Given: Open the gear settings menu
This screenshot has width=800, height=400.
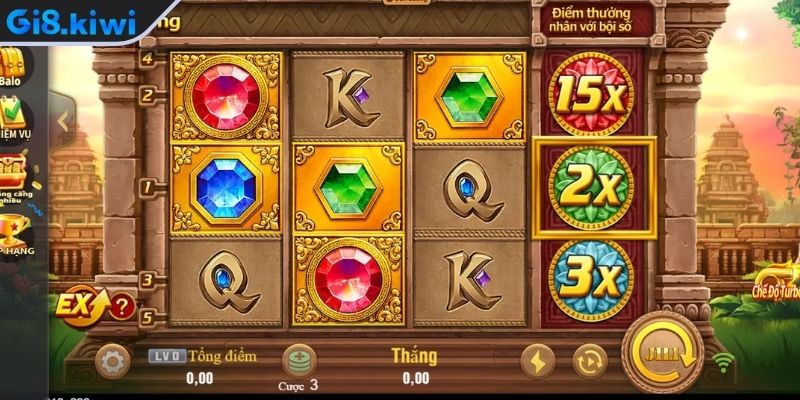Looking at the screenshot, I should coord(113,360).
